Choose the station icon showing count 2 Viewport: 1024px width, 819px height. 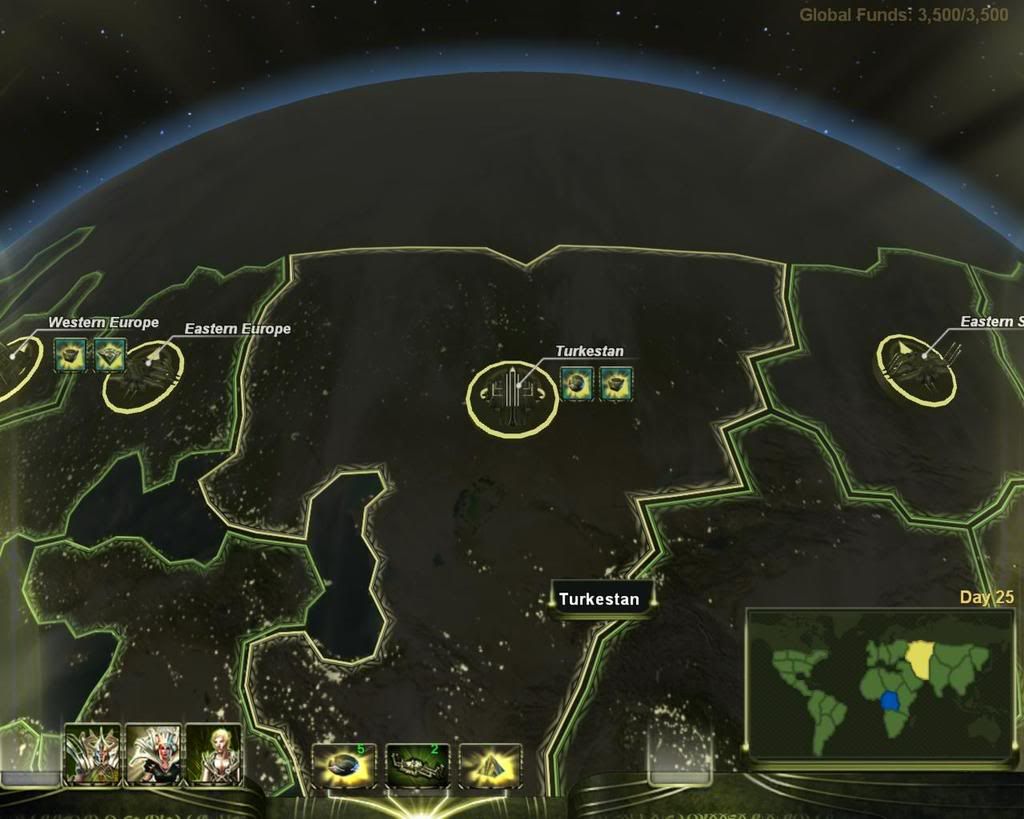coord(417,766)
